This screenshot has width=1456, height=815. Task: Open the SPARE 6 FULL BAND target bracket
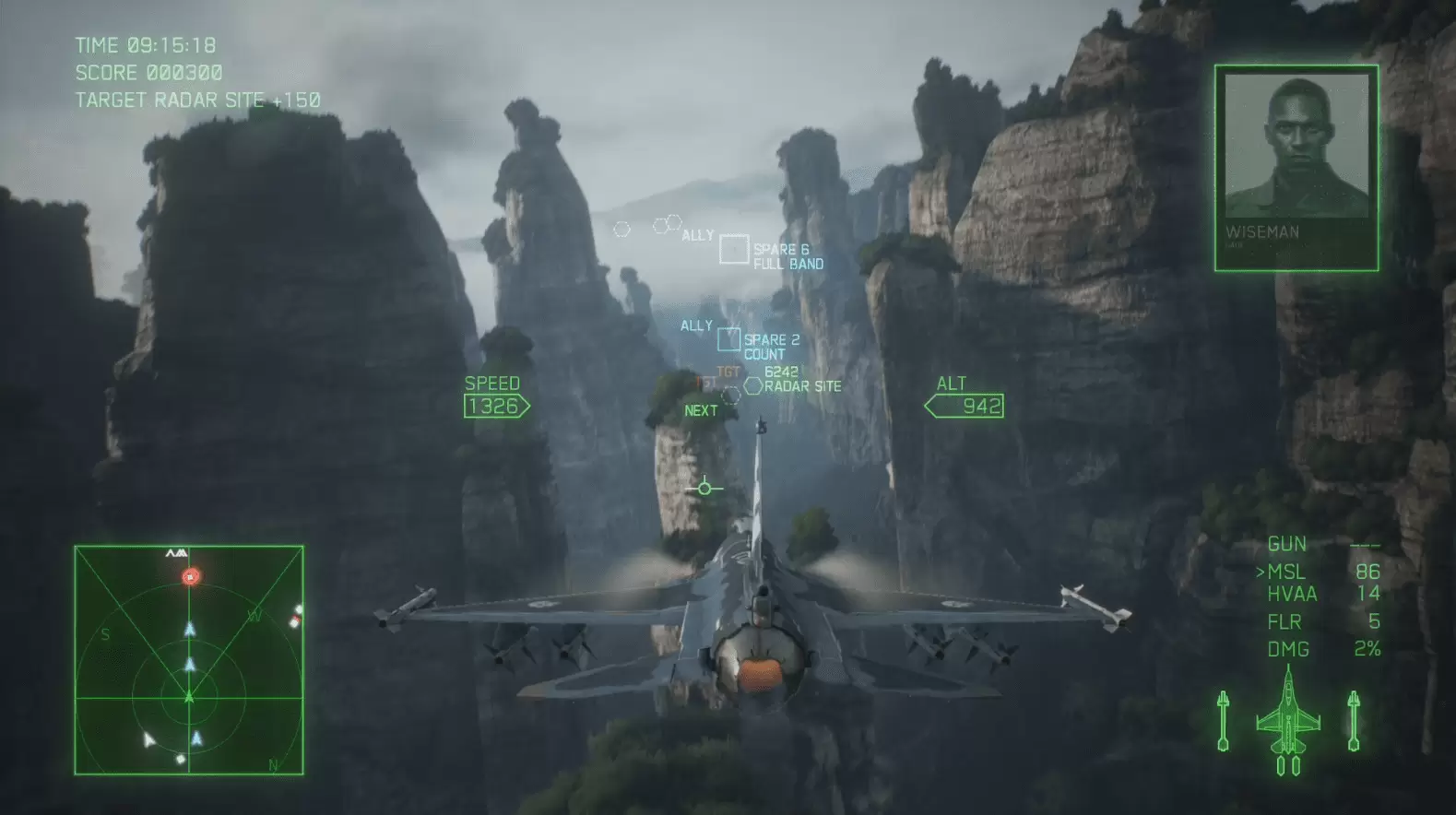click(735, 249)
